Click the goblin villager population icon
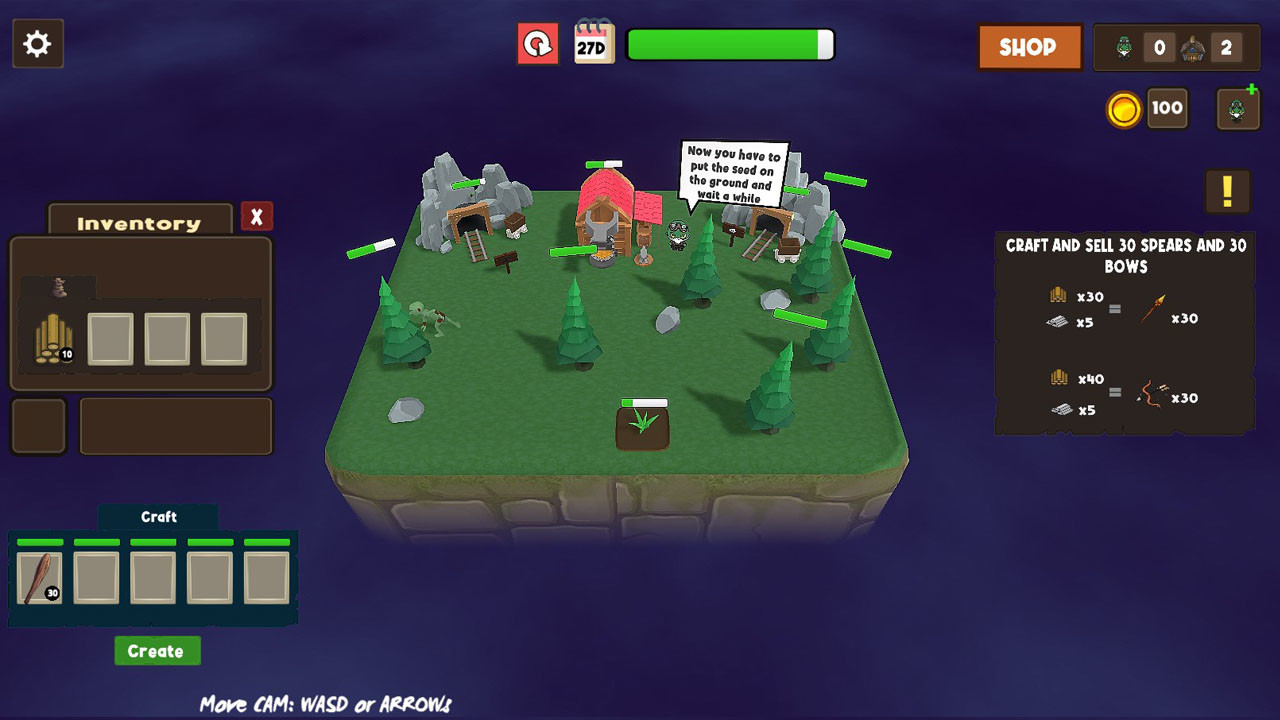The height and width of the screenshot is (720, 1280). click(1124, 46)
